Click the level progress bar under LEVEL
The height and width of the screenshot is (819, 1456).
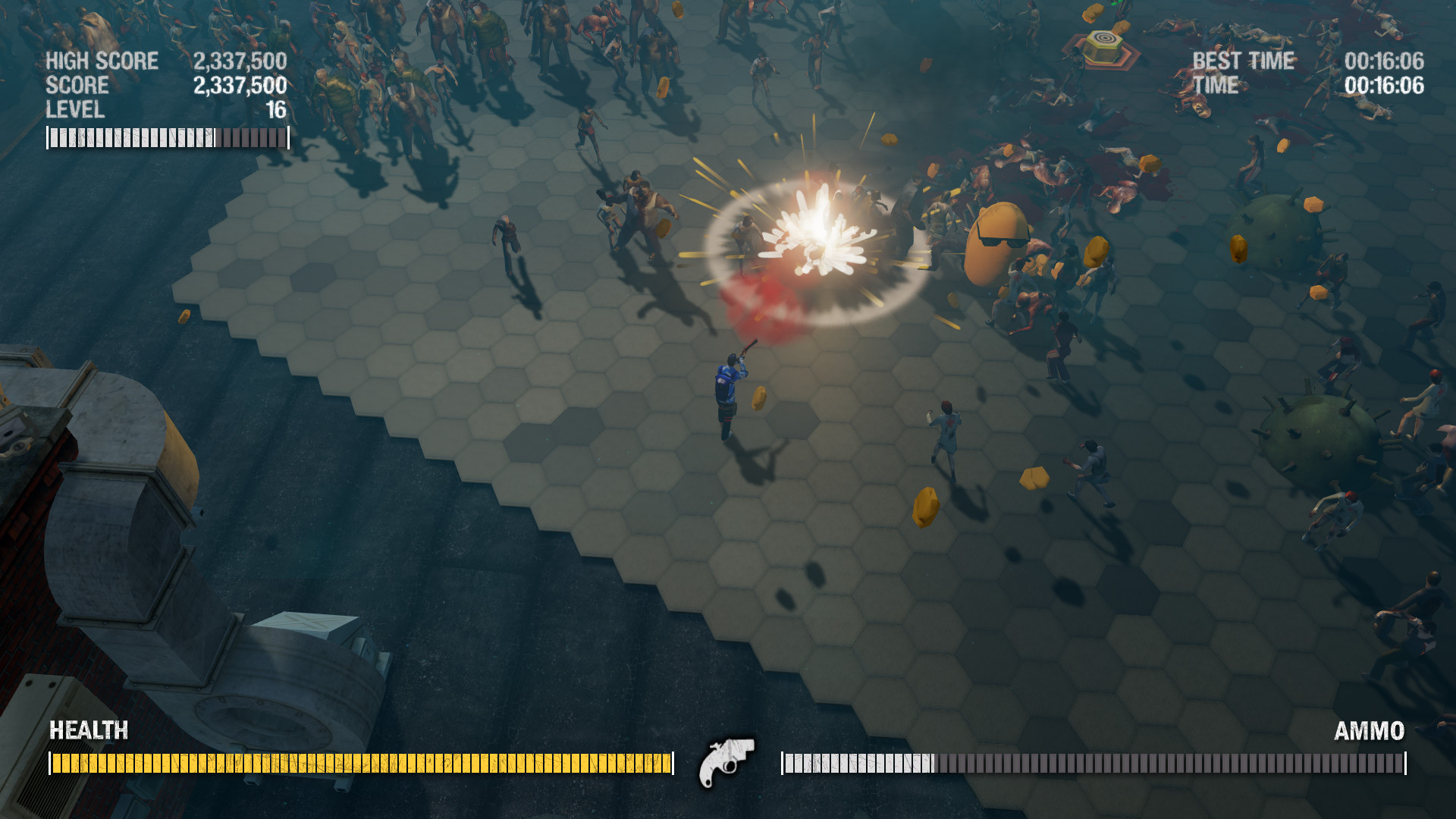click(167, 136)
